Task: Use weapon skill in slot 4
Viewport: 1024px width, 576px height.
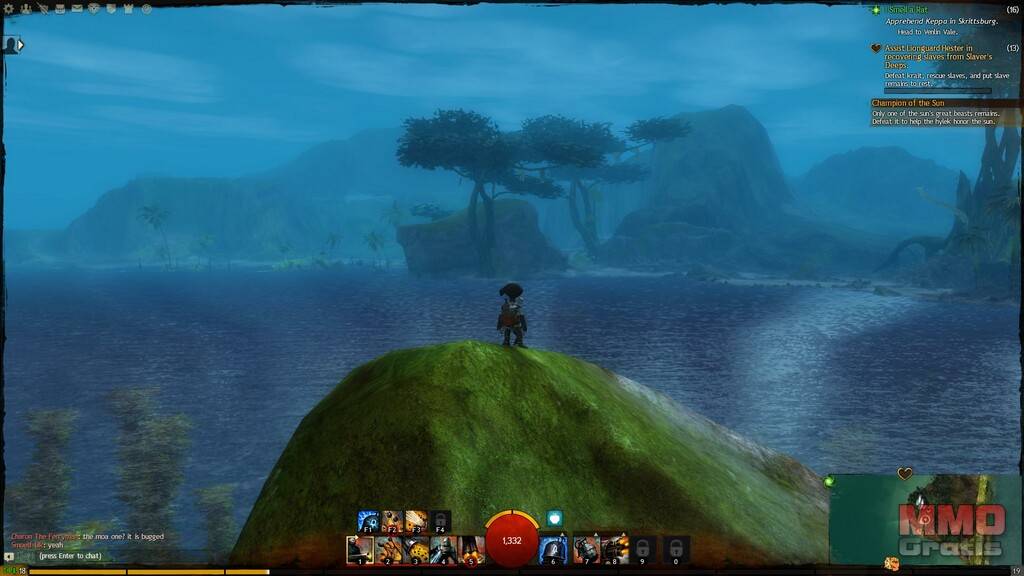Action: coord(444,550)
